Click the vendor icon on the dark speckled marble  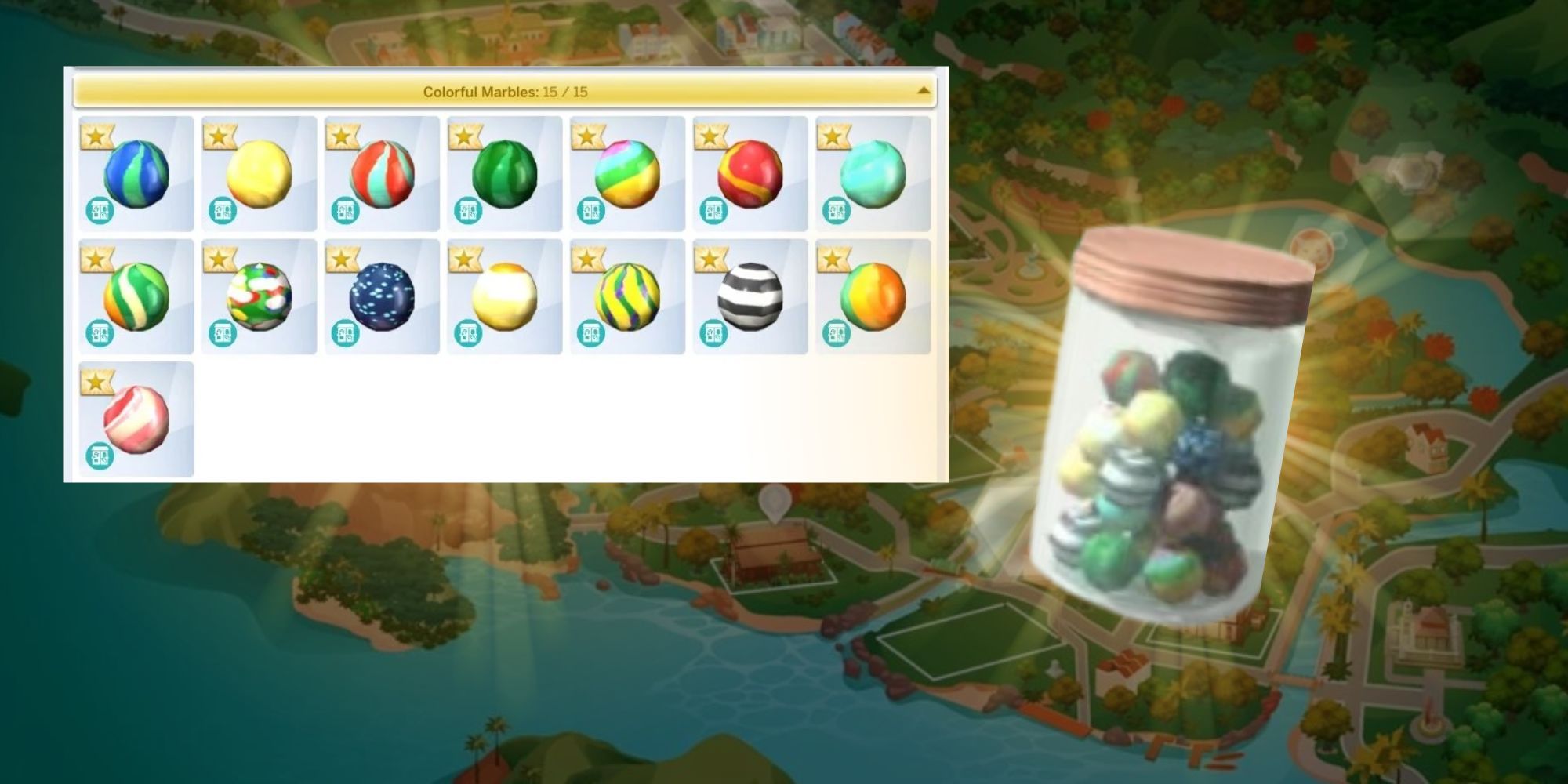click(345, 333)
